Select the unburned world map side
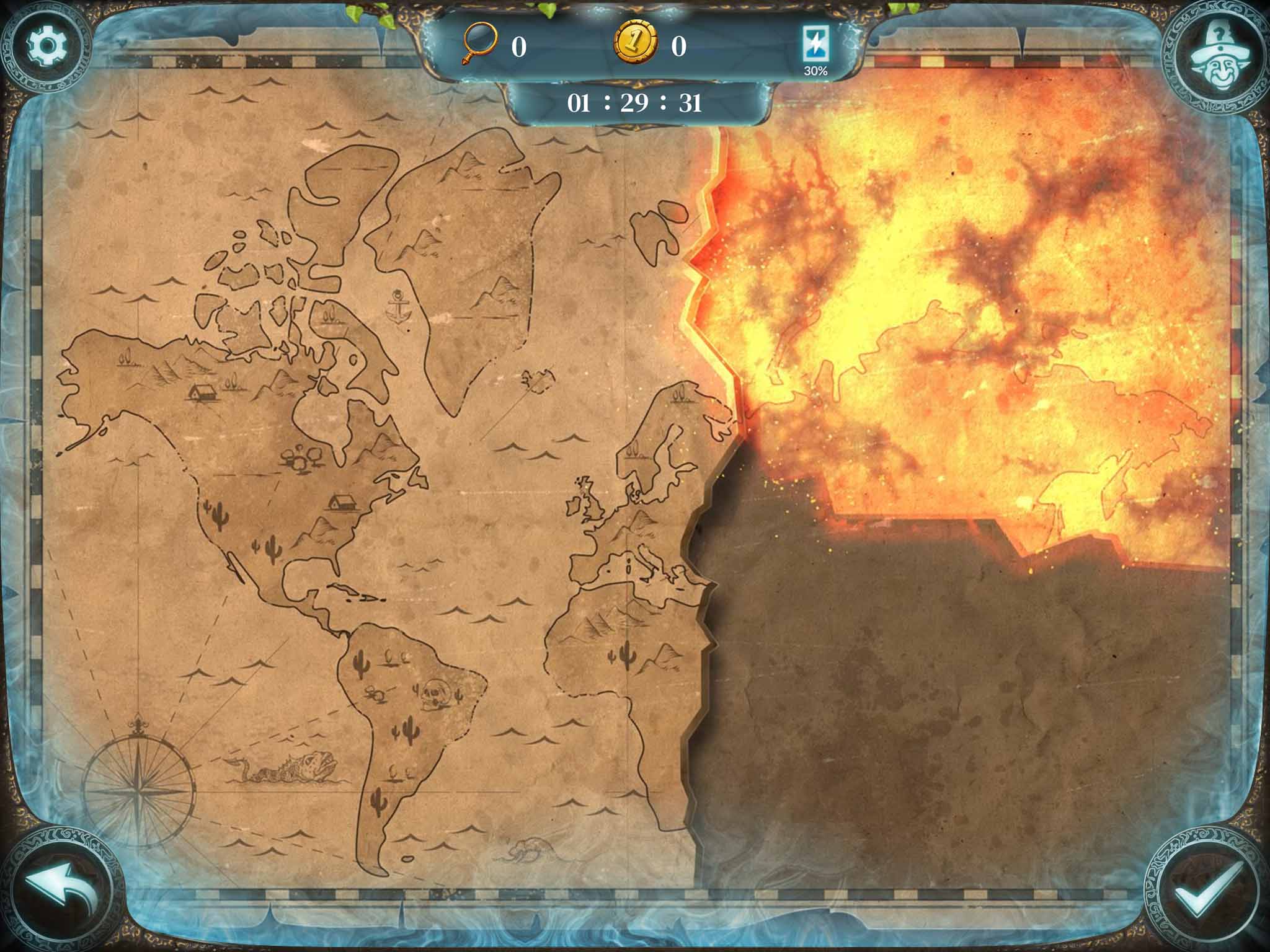 [x=341, y=496]
